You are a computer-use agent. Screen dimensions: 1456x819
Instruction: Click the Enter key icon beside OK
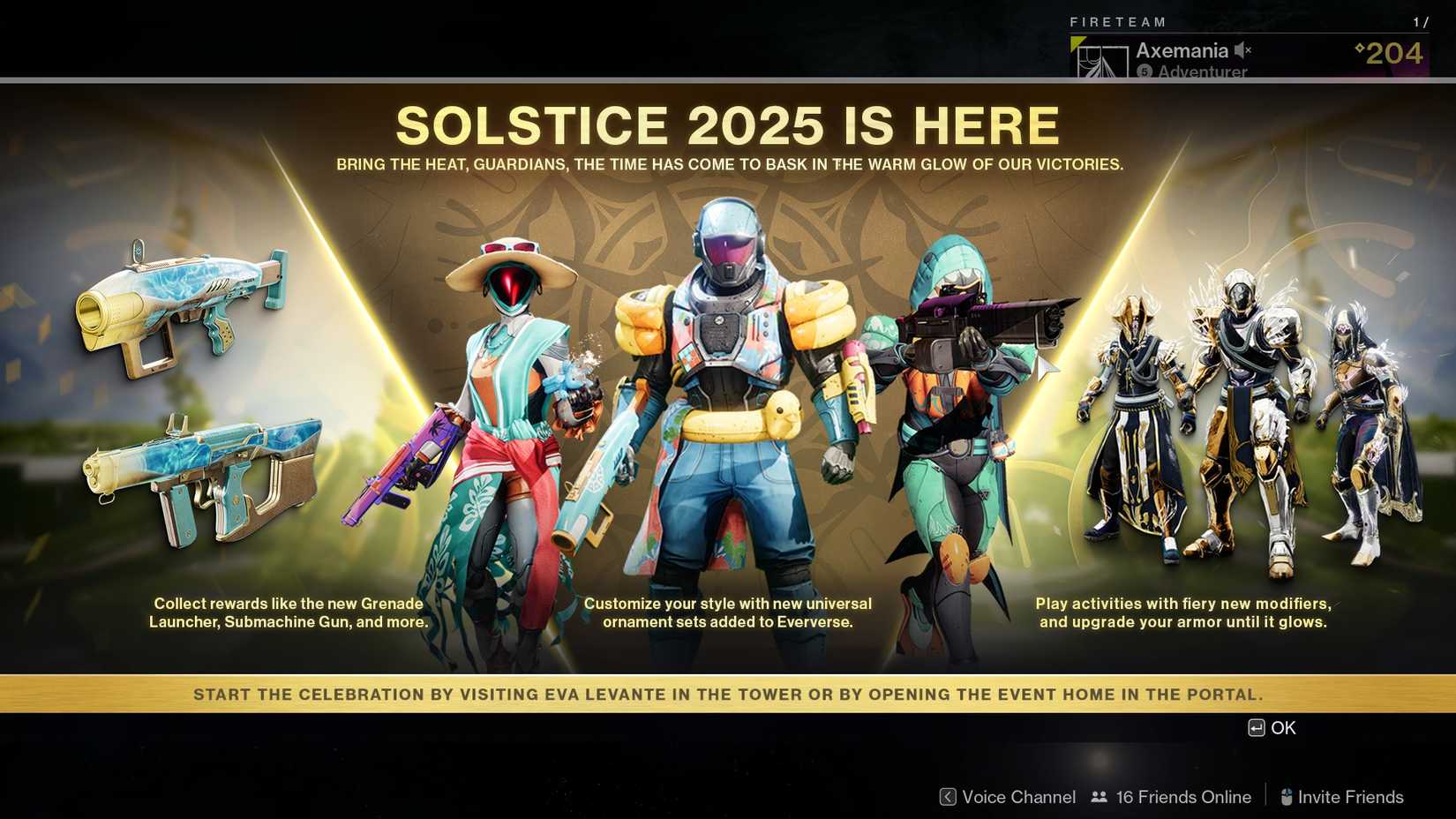pyautogui.click(x=1256, y=728)
